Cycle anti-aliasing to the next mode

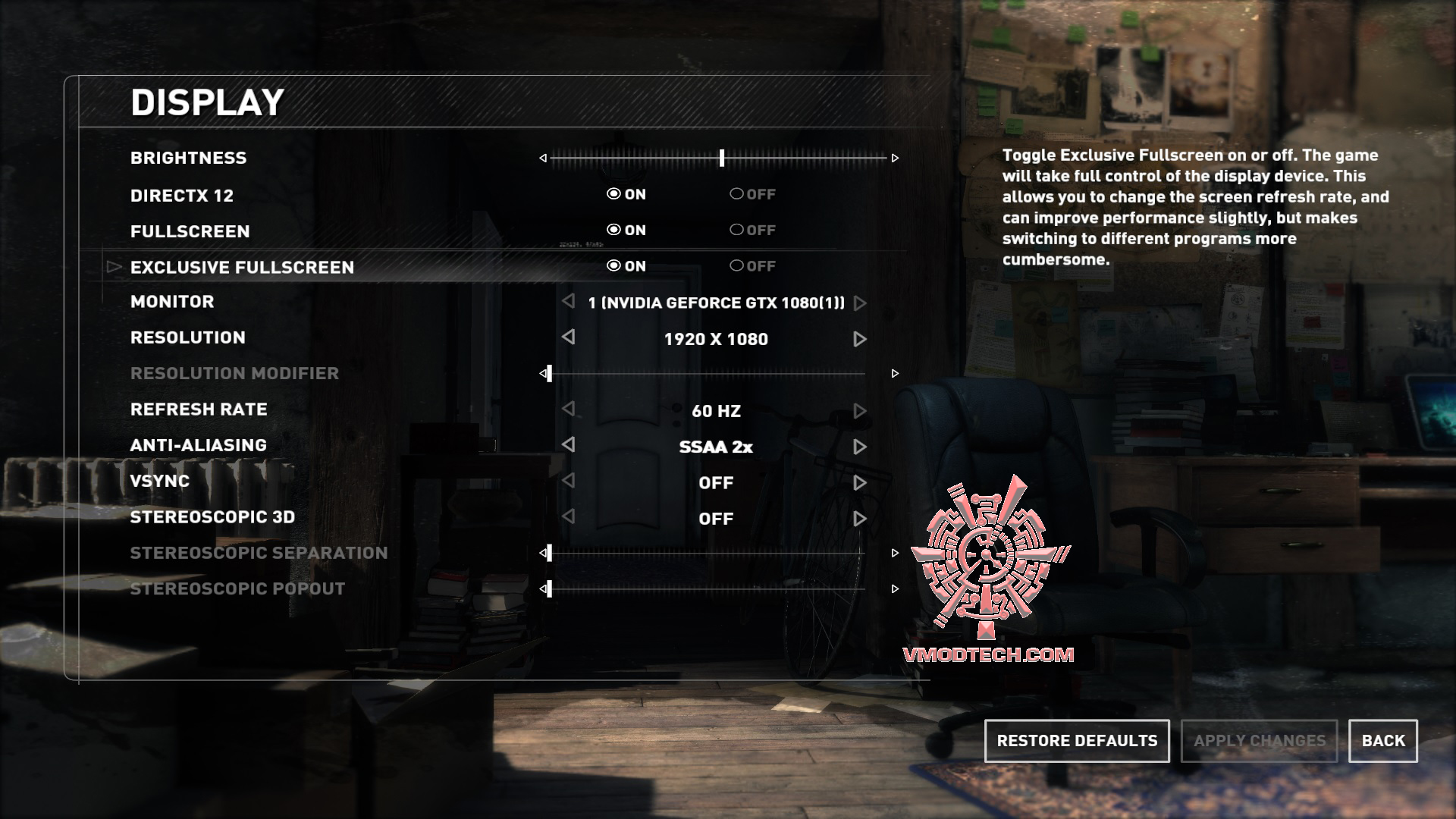[859, 447]
